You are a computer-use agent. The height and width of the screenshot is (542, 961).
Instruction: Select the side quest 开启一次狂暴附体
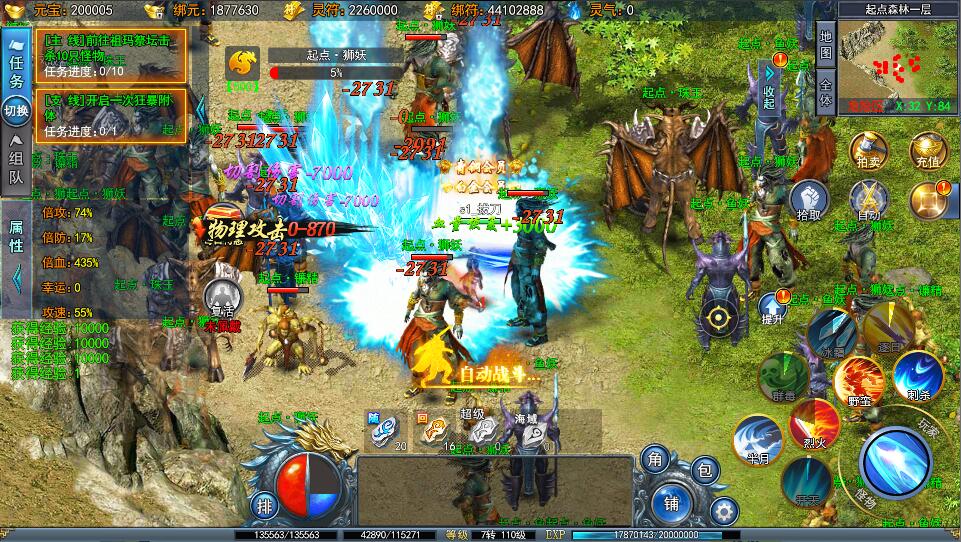click(x=110, y=115)
